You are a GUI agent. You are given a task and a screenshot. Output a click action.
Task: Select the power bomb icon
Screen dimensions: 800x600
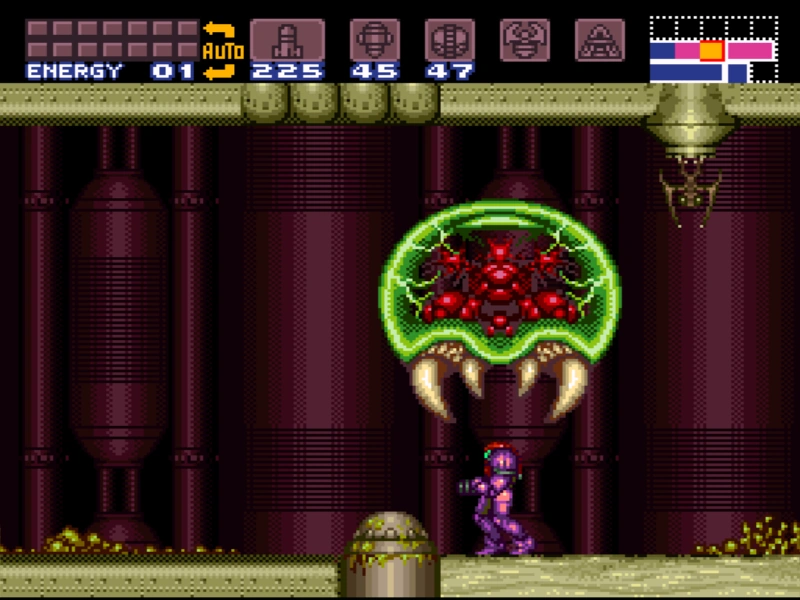449,40
